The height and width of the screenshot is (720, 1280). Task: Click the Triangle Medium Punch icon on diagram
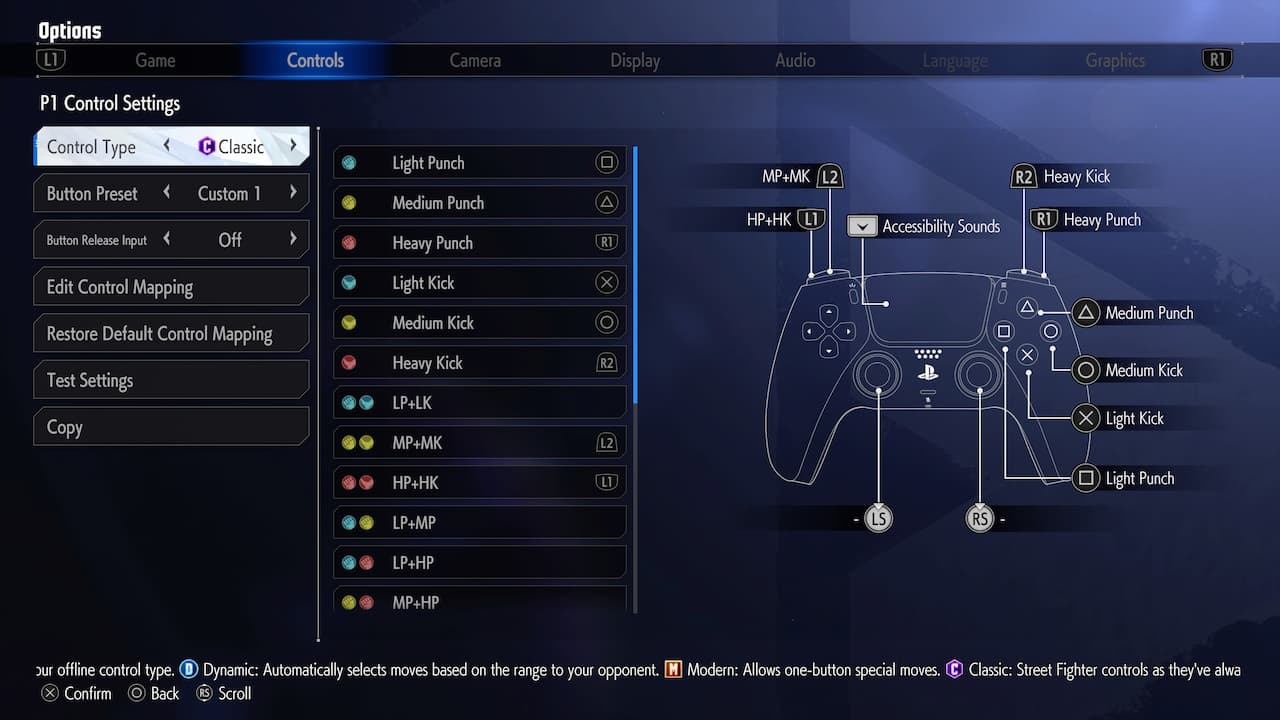1086,313
